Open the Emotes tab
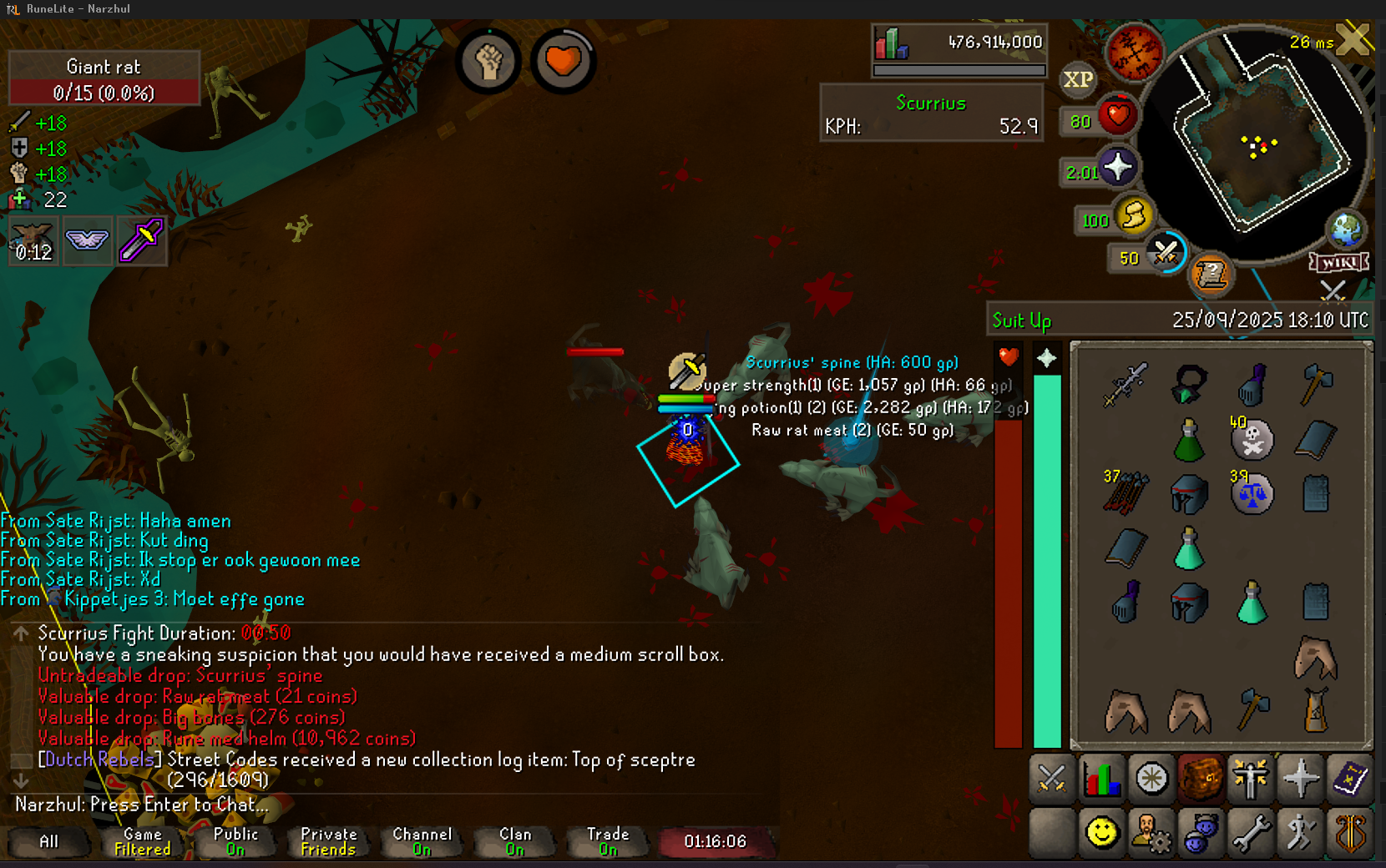 (x=1300, y=833)
